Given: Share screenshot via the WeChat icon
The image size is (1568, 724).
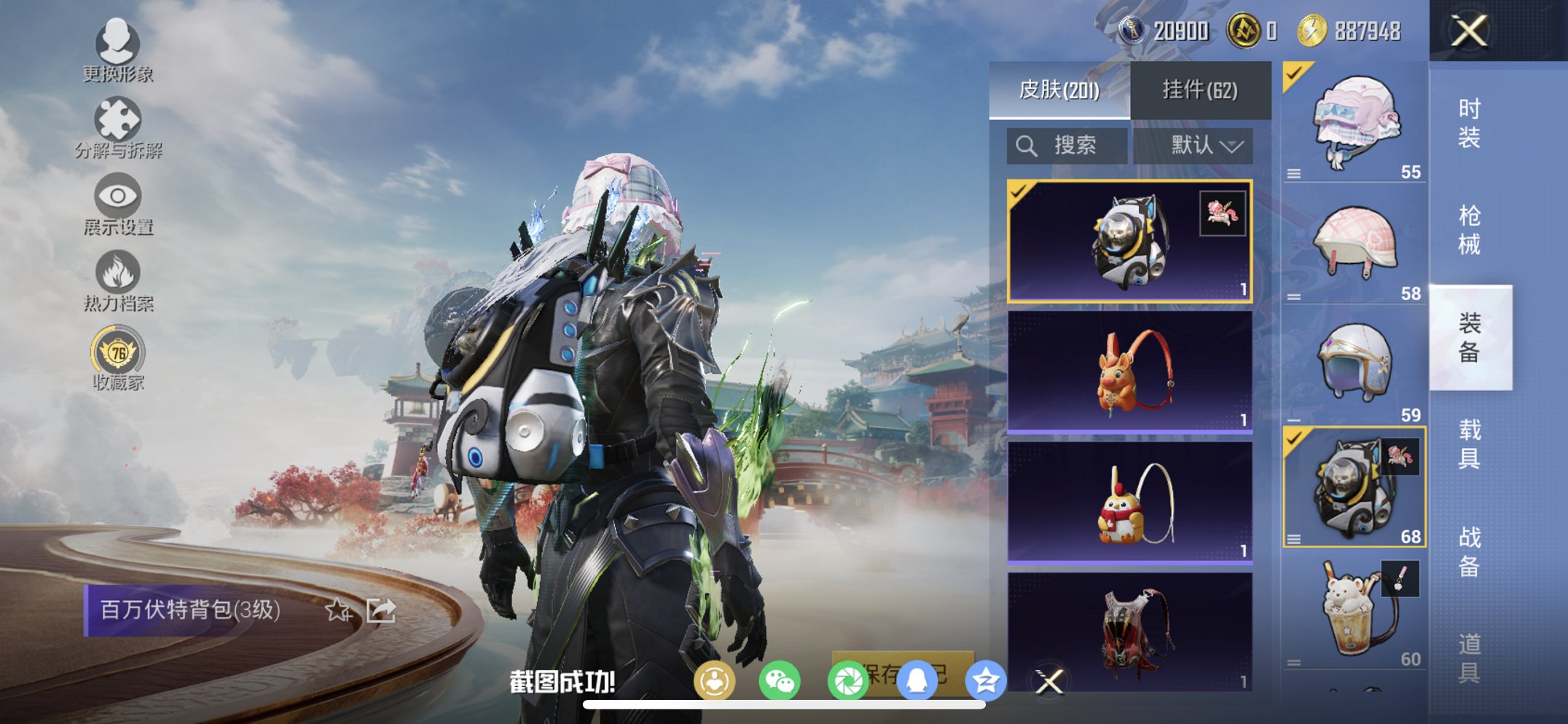Looking at the screenshot, I should click(x=780, y=682).
